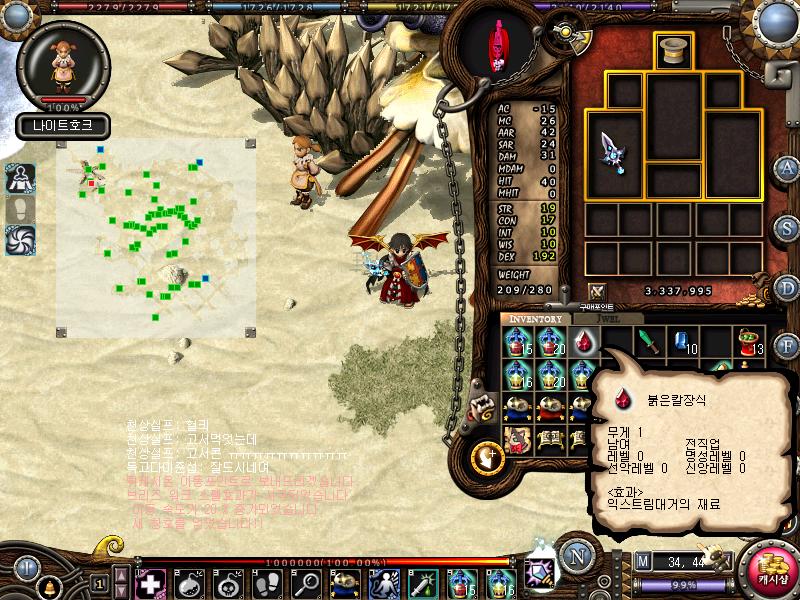
Task: Select the equipped dagger weapon slot
Action: pos(613,152)
